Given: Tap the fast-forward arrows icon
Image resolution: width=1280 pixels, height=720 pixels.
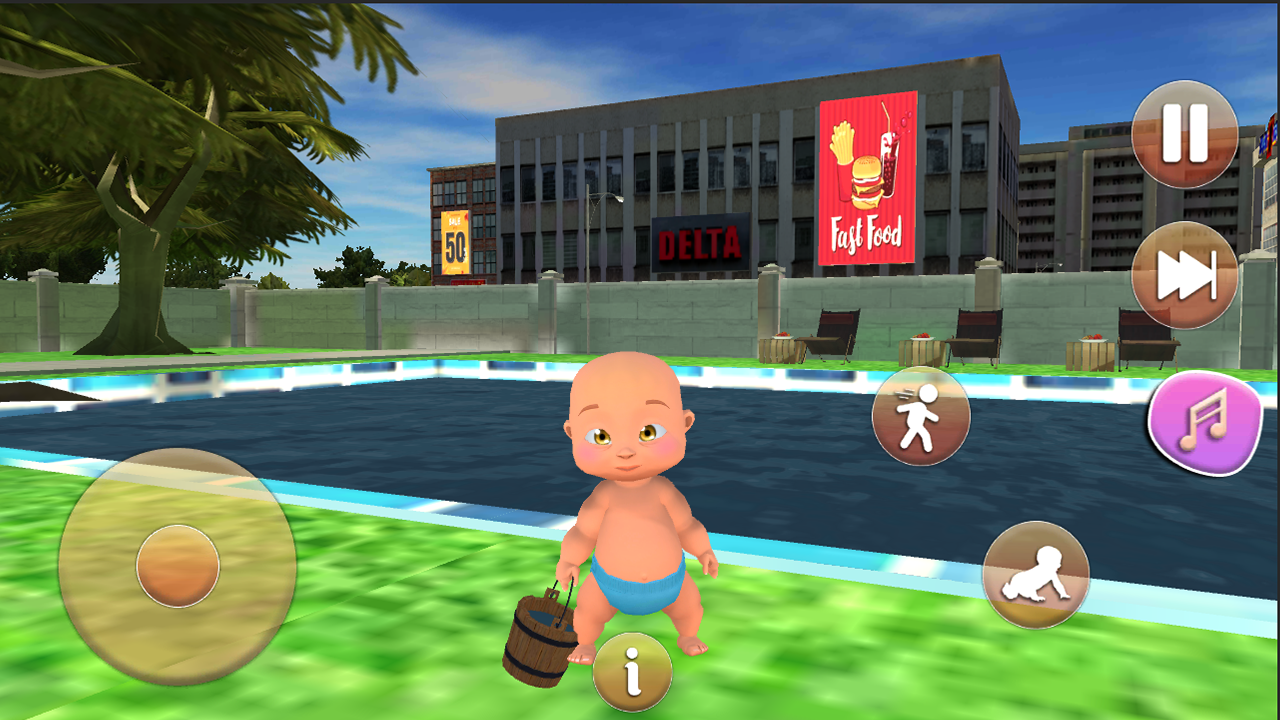Looking at the screenshot, I should tap(1183, 272).
